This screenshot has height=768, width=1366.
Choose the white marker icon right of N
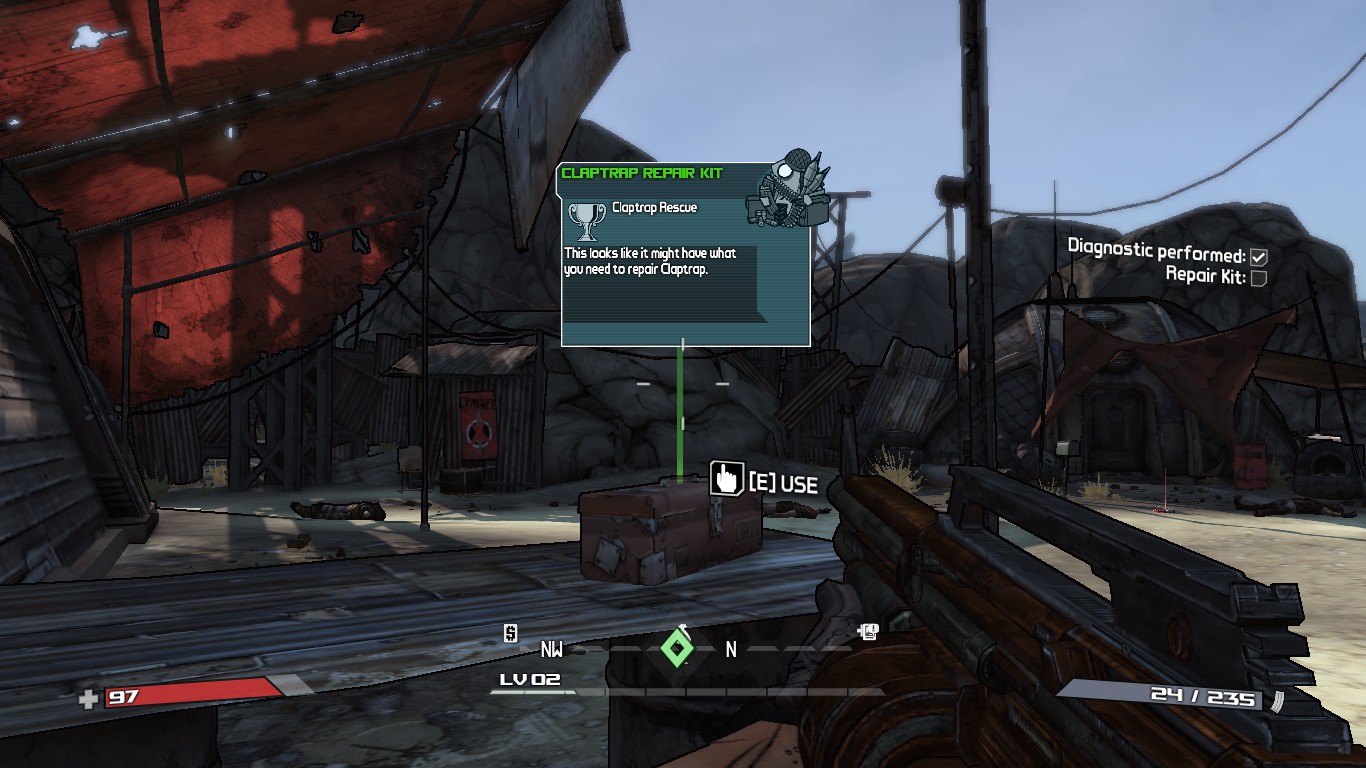click(868, 631)
